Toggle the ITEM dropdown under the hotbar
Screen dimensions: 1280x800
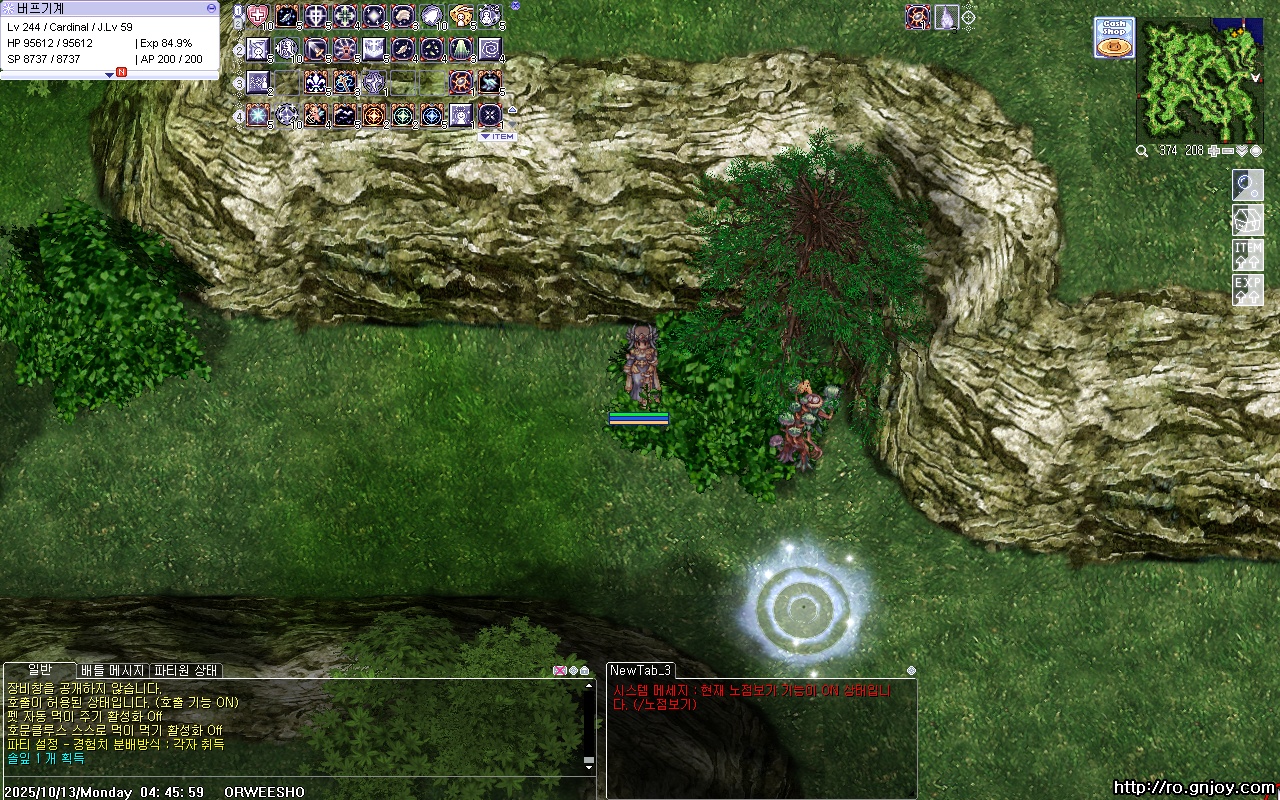point(497,137)
